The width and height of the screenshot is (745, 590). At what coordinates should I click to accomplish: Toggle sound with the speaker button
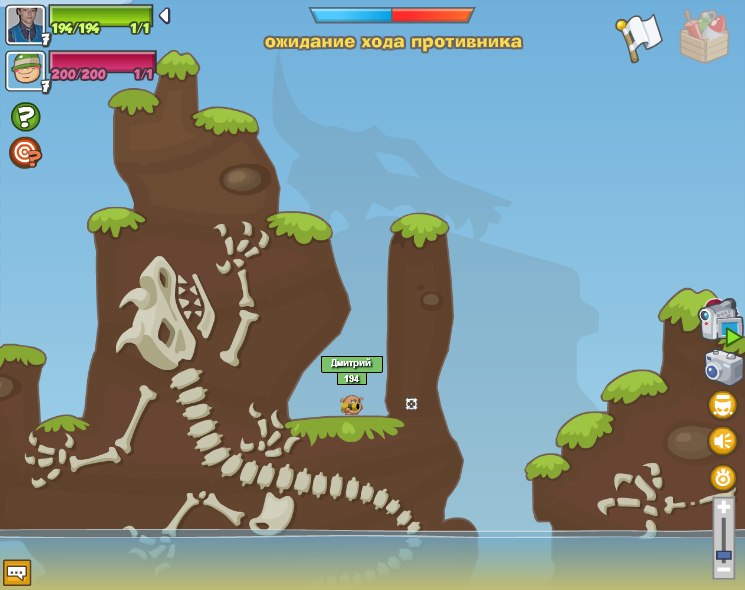pyautogui.click(x=723, y=441)
